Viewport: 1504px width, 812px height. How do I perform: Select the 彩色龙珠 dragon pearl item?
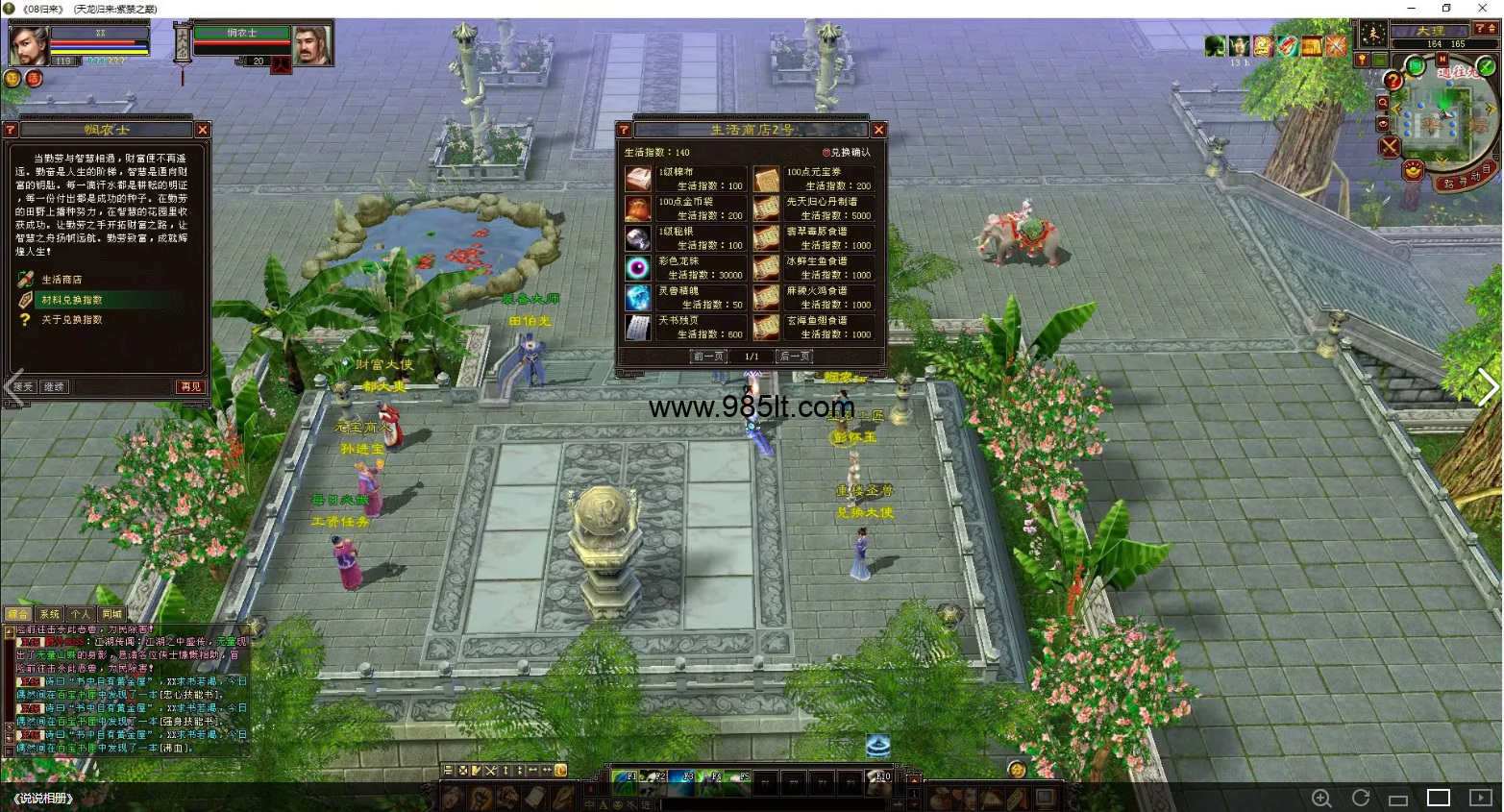pos(638,268)
